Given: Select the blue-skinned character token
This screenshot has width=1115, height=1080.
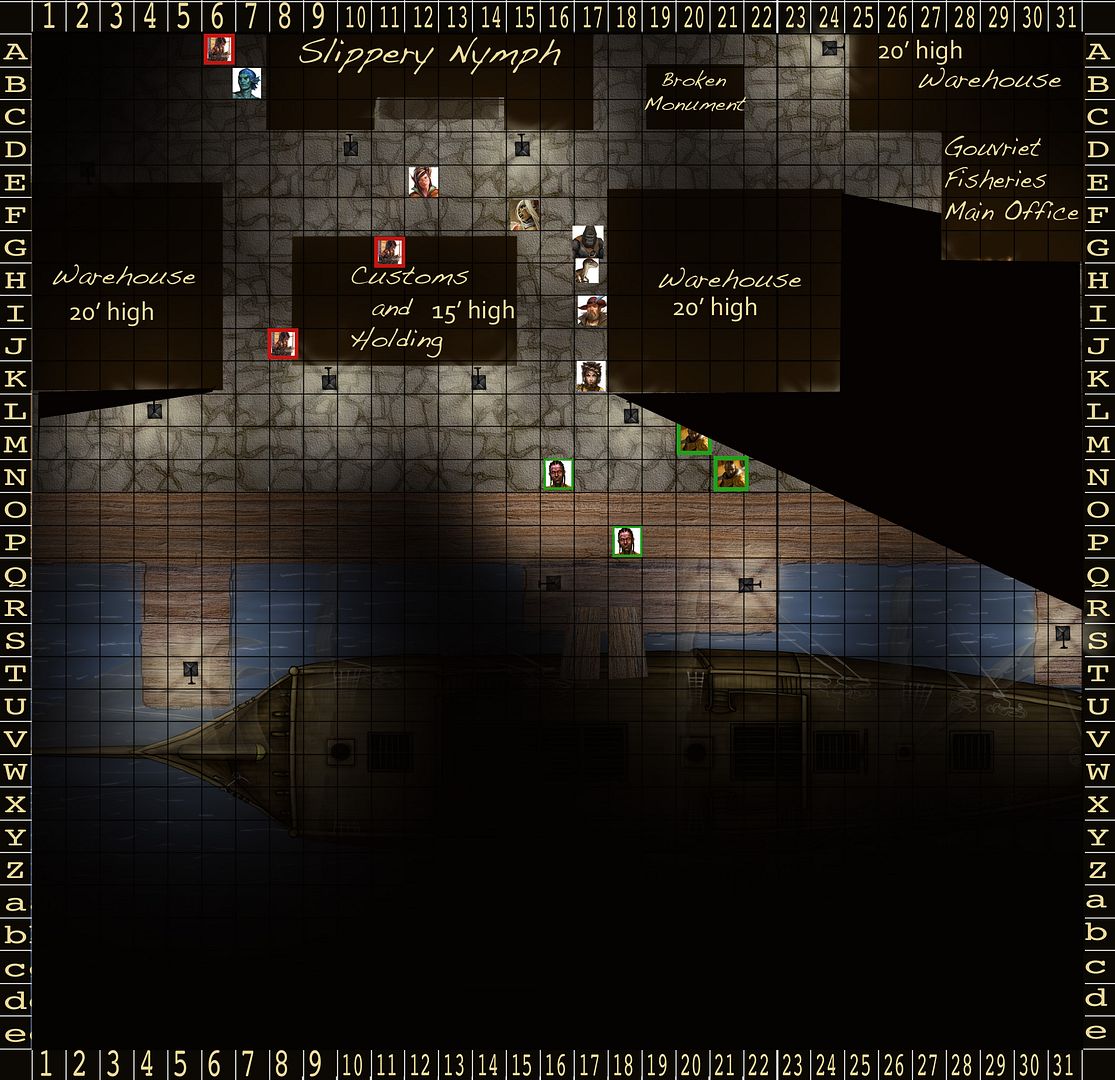Looking at the screenshot, I should click(x=245, y=83).
